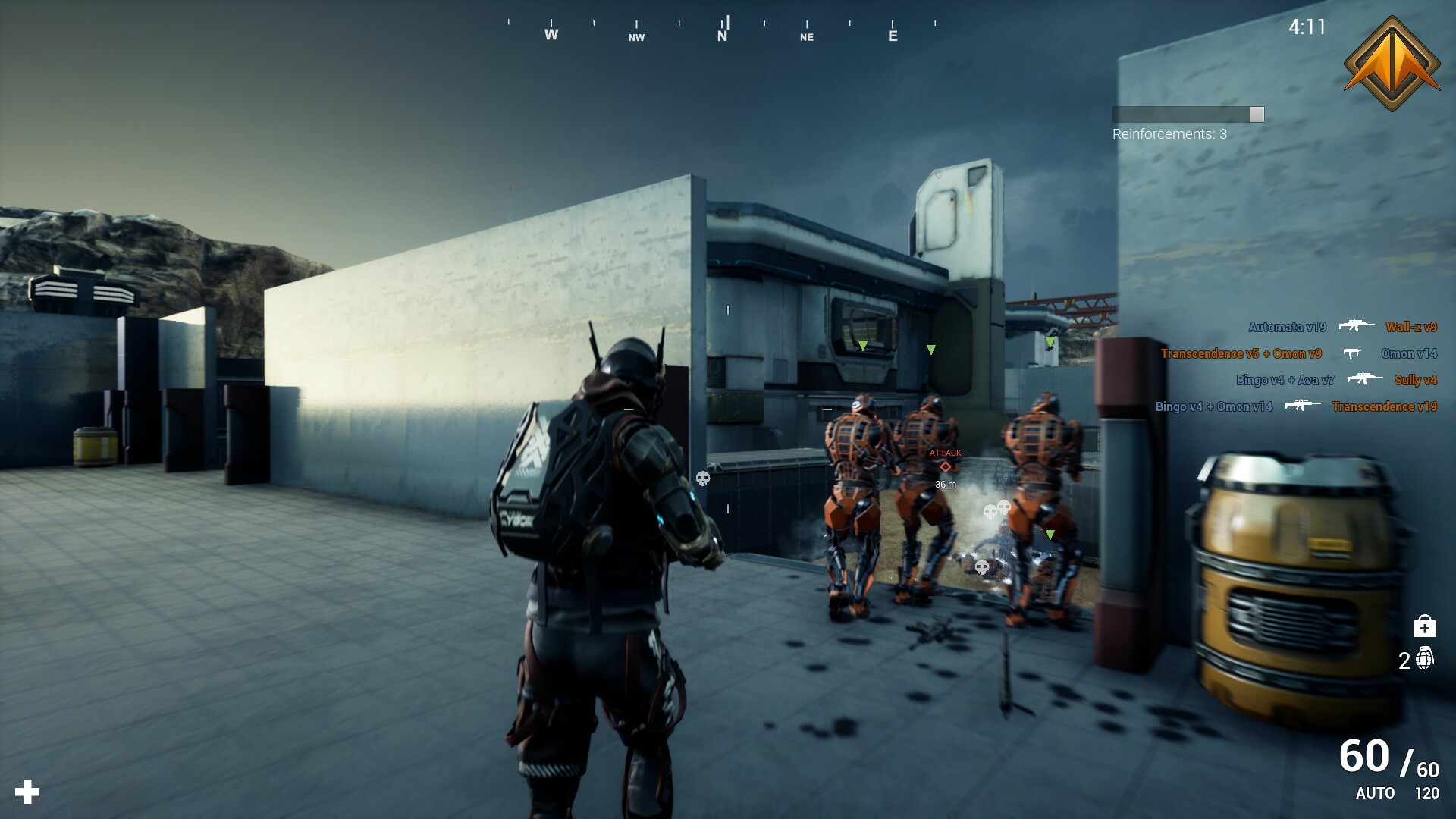
Task: Select the grenade icon showing 2 remaining
Action: click(1426, 660)
